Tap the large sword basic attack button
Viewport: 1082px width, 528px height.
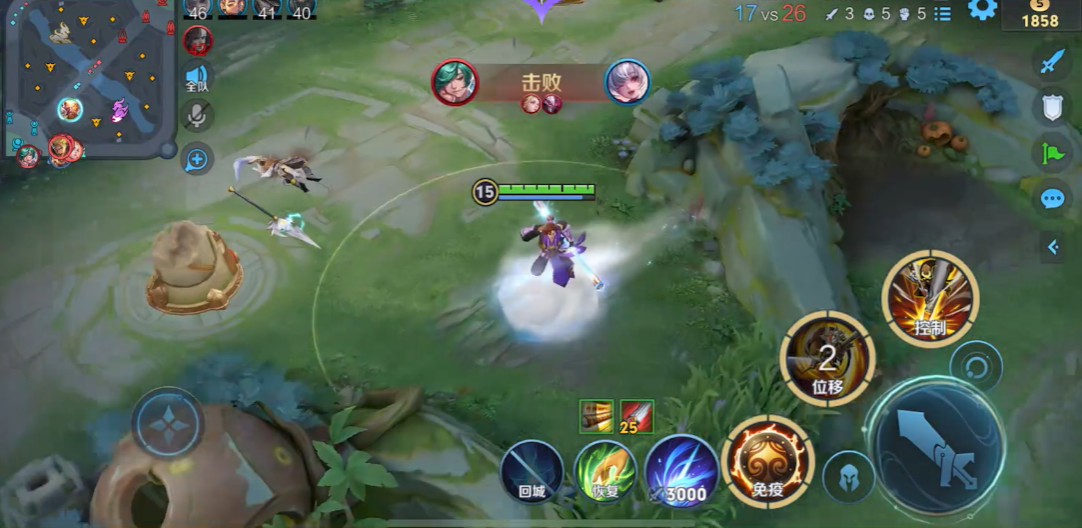[936, 446]
